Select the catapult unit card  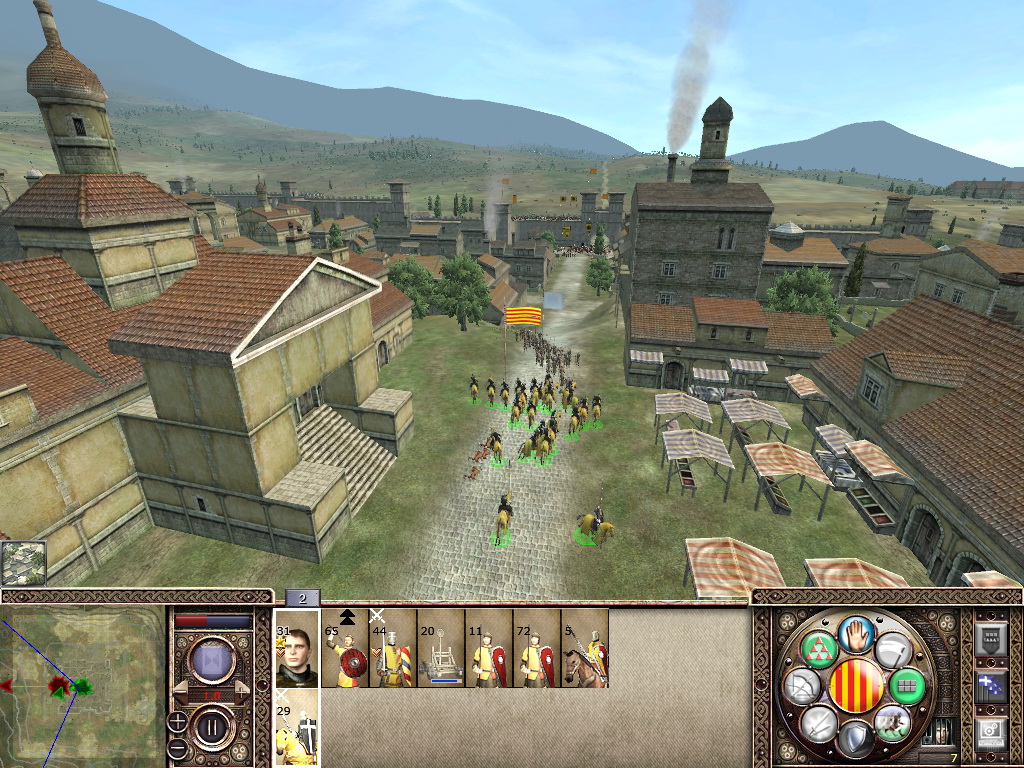441,648
